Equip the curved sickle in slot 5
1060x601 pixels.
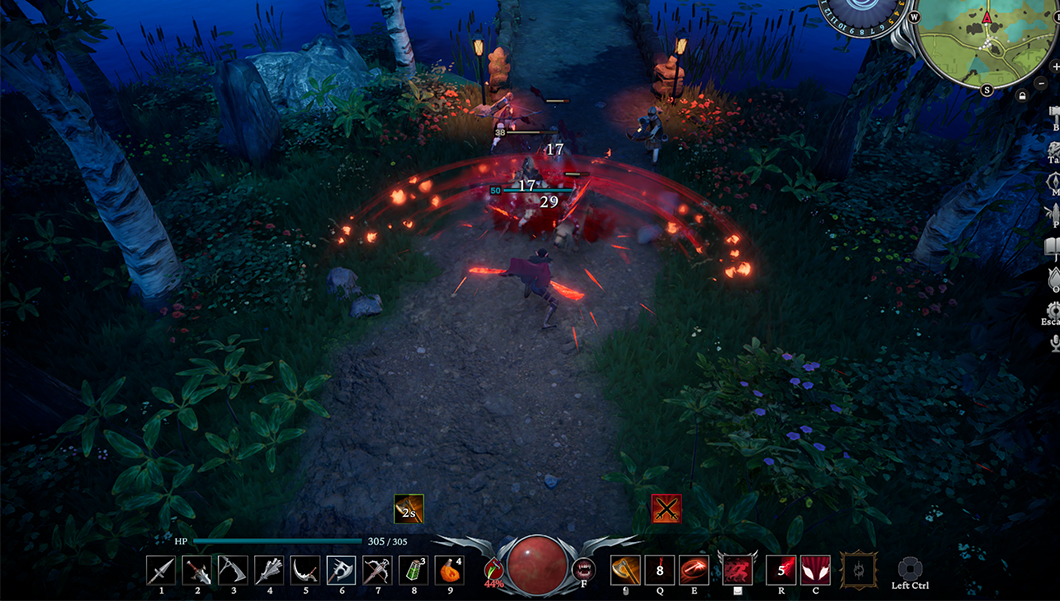(x=305, y=570)
